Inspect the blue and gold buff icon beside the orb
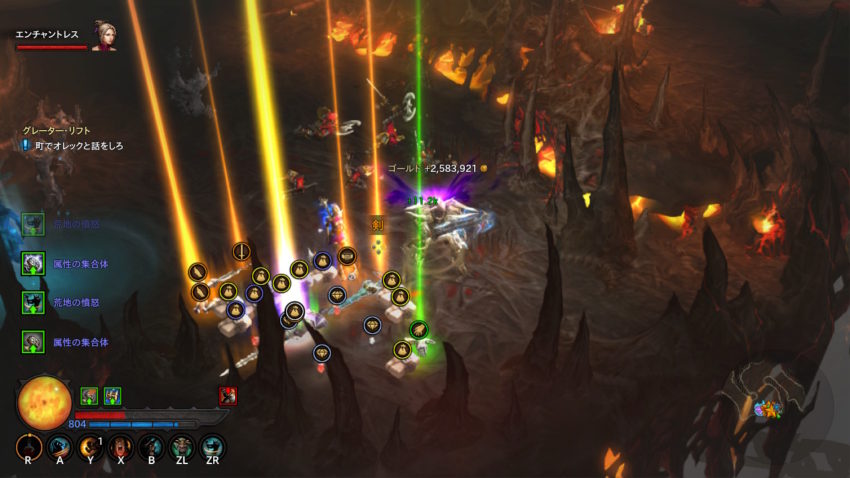The image size is (850, 478). coord(112,395)
